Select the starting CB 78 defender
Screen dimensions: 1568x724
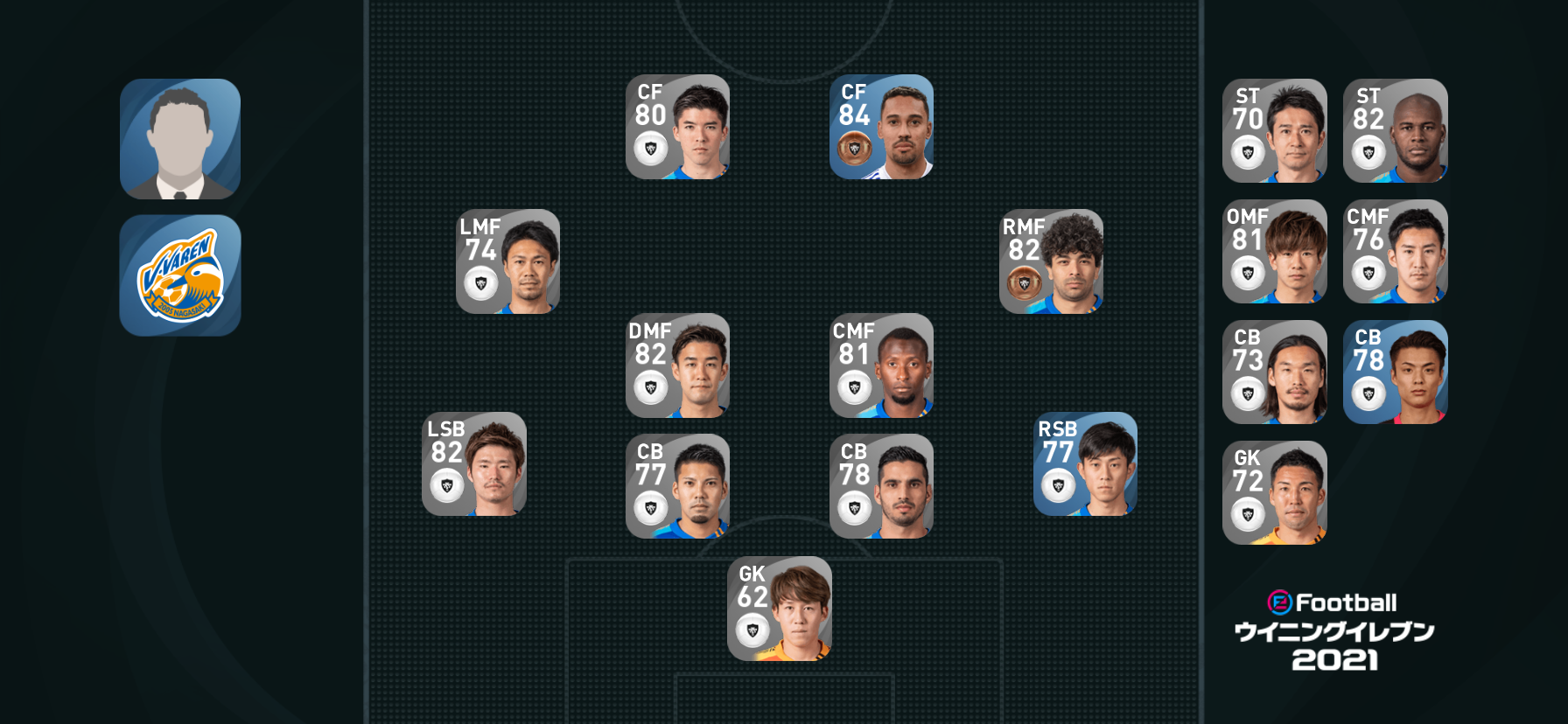pyautogui.click(x=881, y=486)
